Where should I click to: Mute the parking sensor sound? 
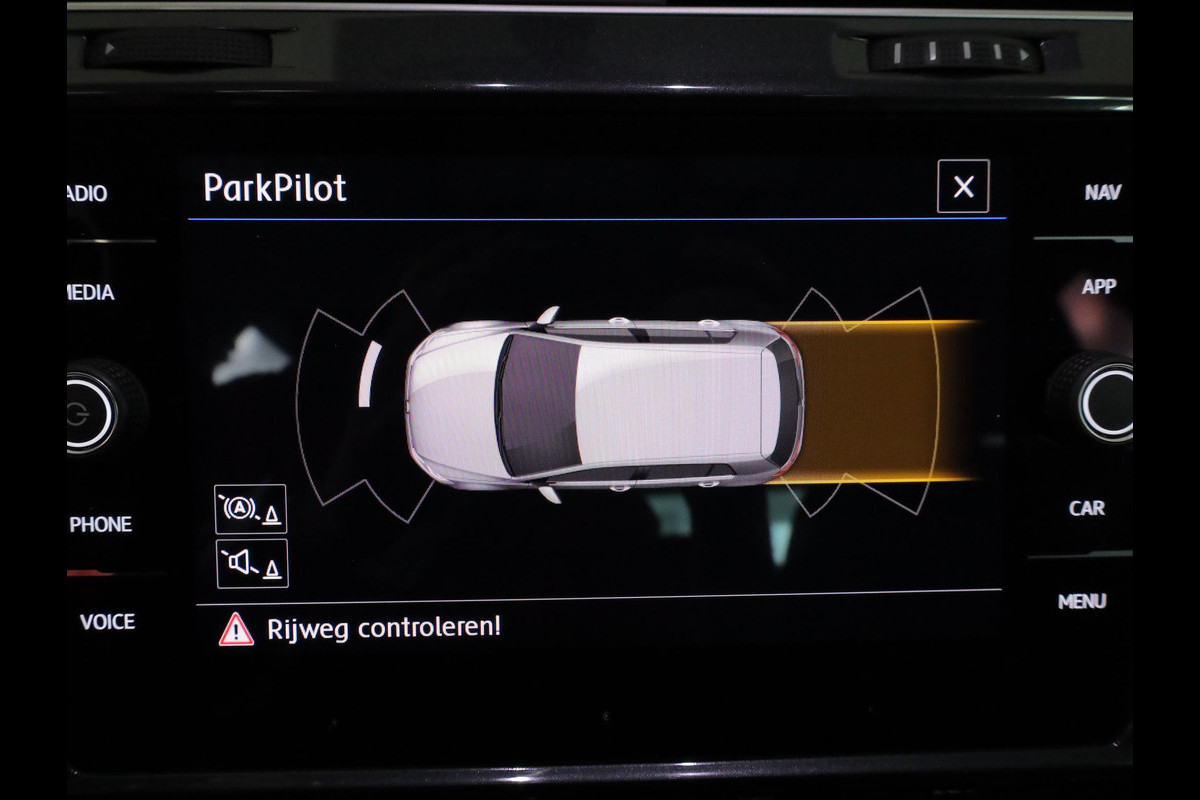pyautogui.click(x=251, y=564)
